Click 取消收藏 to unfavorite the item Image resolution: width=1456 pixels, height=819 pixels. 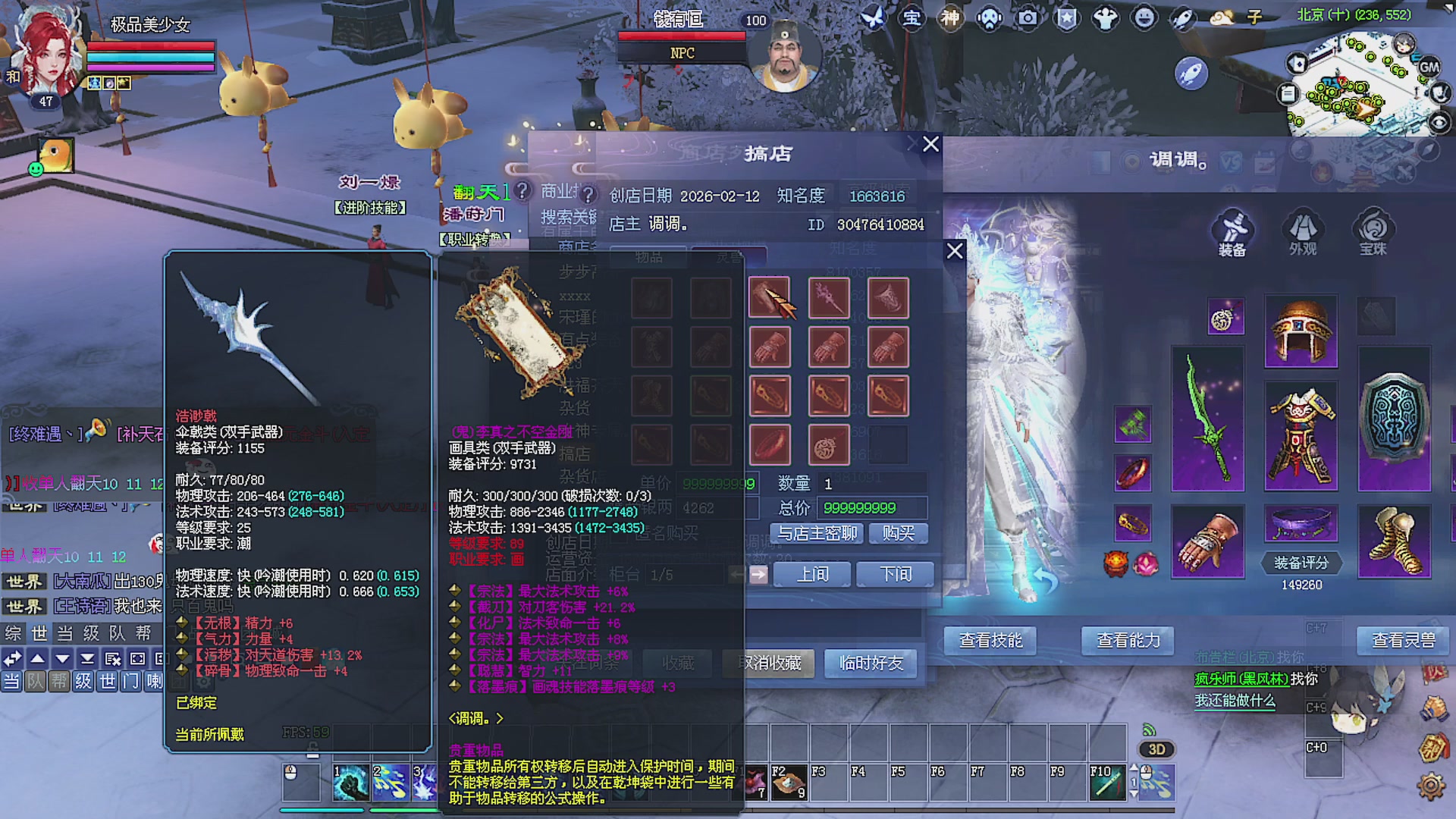[768, 663]
